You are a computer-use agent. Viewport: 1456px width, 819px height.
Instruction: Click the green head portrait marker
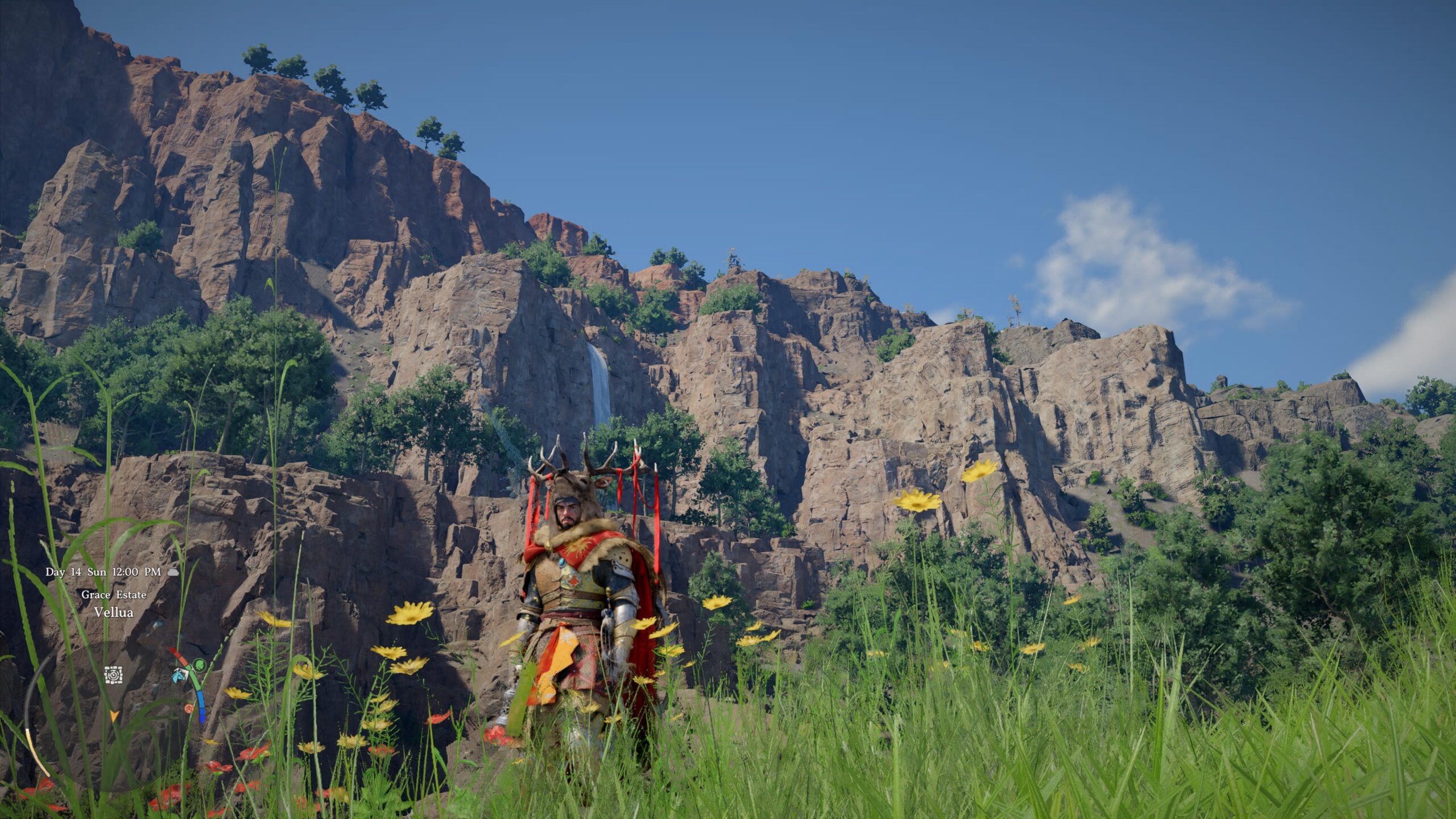point(199,664)
